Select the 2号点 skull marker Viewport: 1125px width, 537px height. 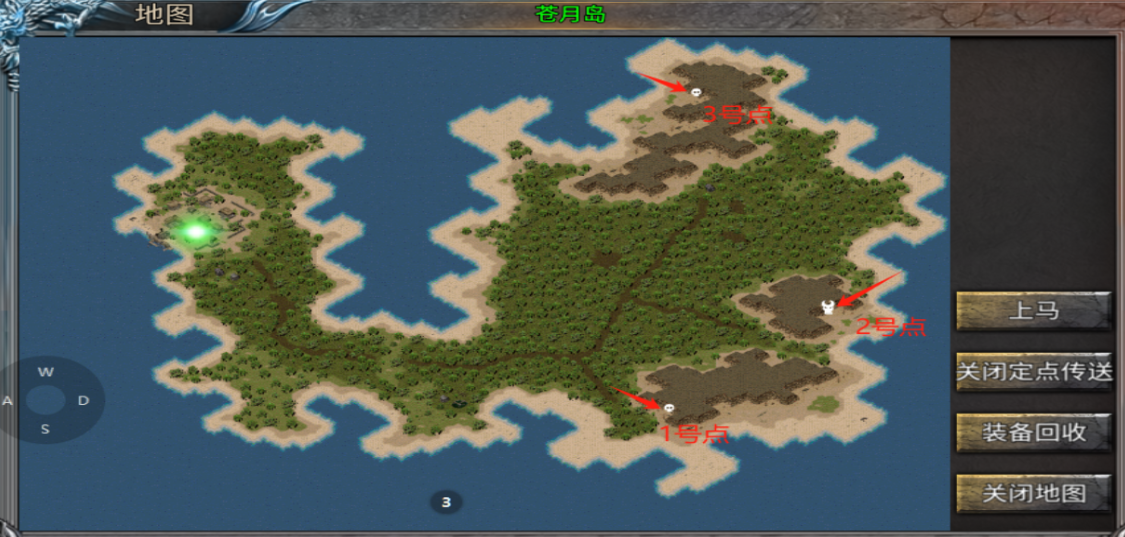[x=828, y=307]
